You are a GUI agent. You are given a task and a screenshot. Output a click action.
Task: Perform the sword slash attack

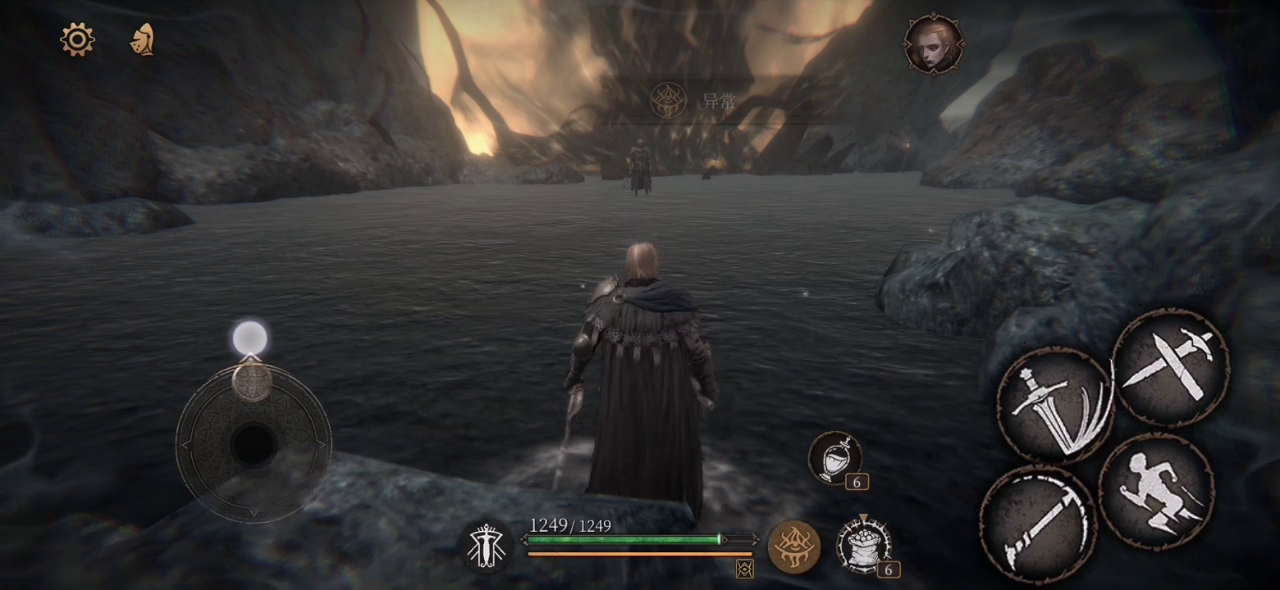pos(1054,404)
